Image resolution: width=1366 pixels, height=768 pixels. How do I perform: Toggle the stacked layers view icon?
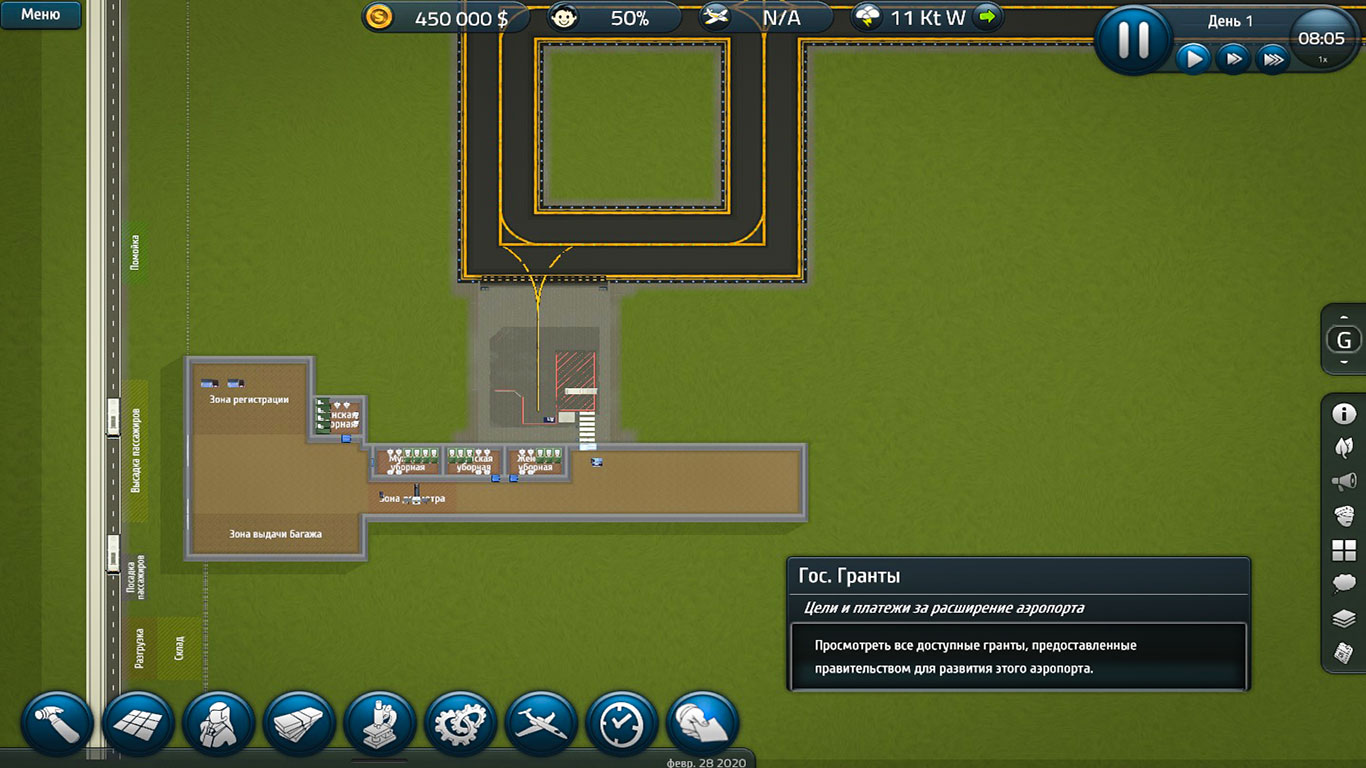click(1344, 619)
